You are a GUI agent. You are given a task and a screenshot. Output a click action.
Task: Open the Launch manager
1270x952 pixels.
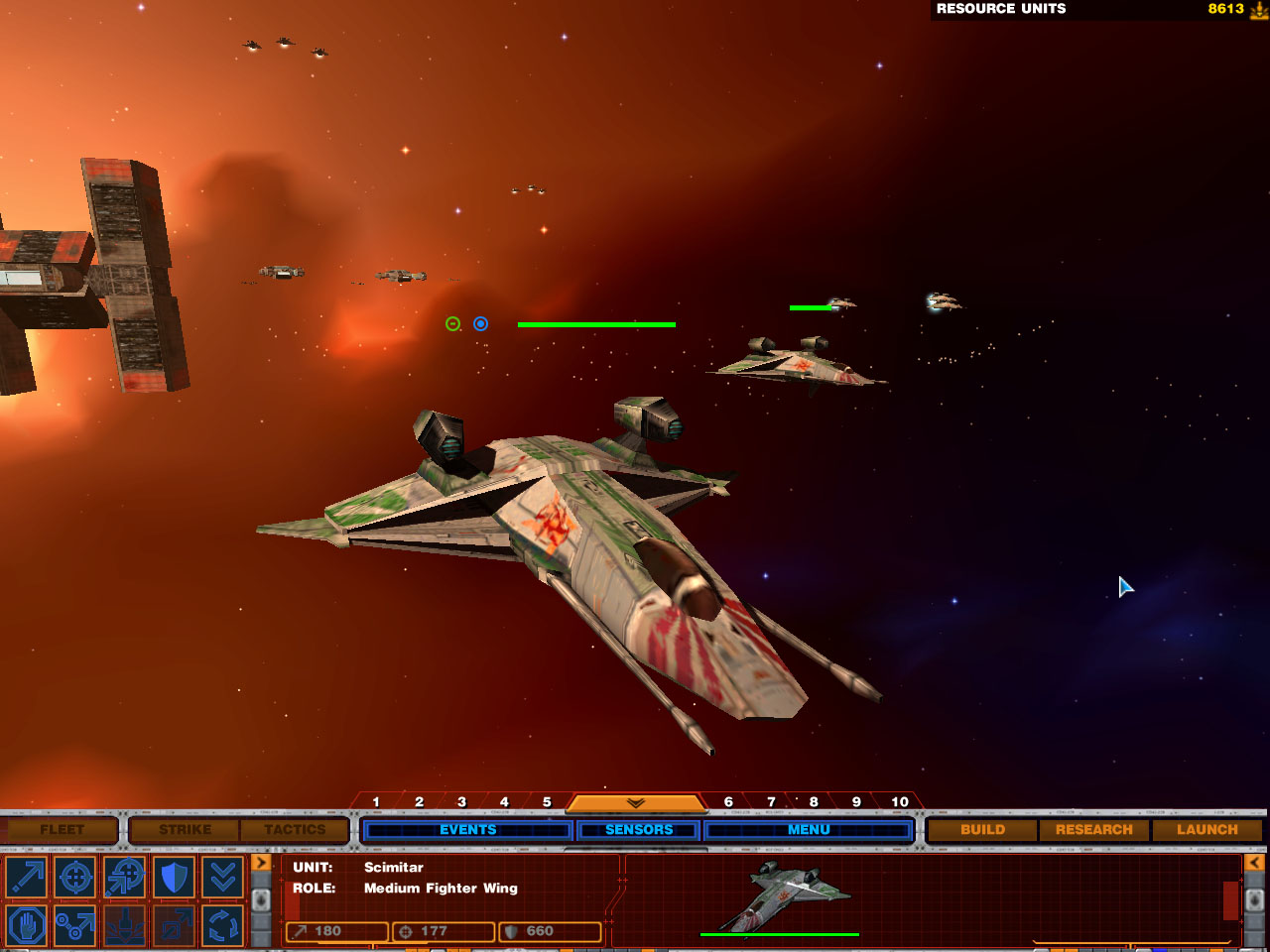[1206, 829]
